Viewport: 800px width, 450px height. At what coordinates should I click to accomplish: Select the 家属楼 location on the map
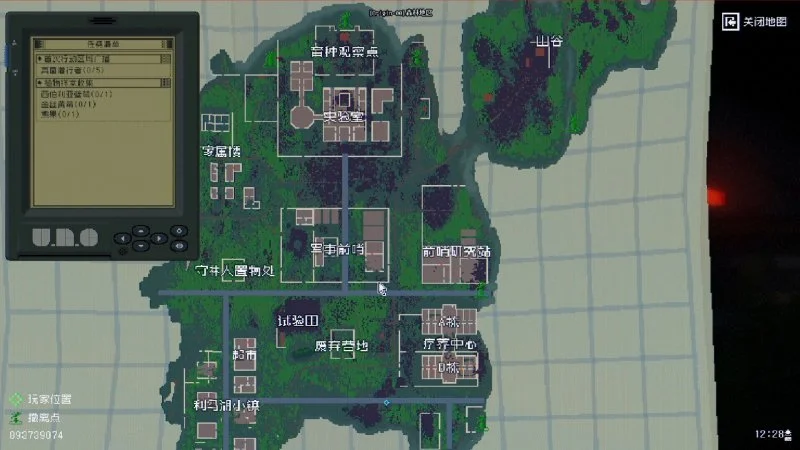(222, 152)
